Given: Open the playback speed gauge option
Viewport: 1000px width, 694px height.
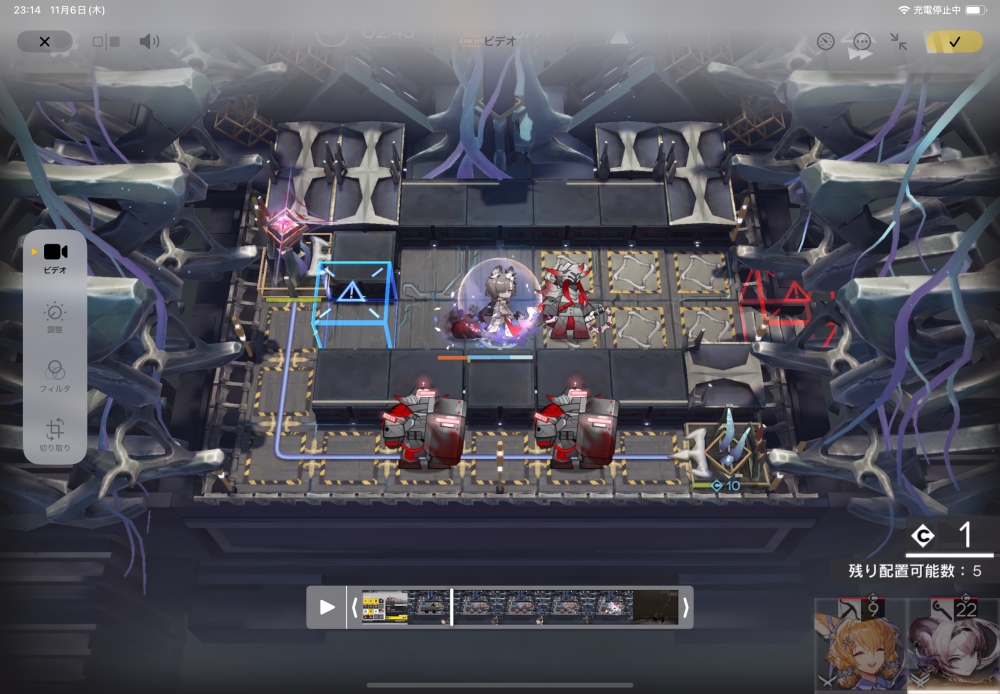Looking at the screenshot, I should [825, 42].
